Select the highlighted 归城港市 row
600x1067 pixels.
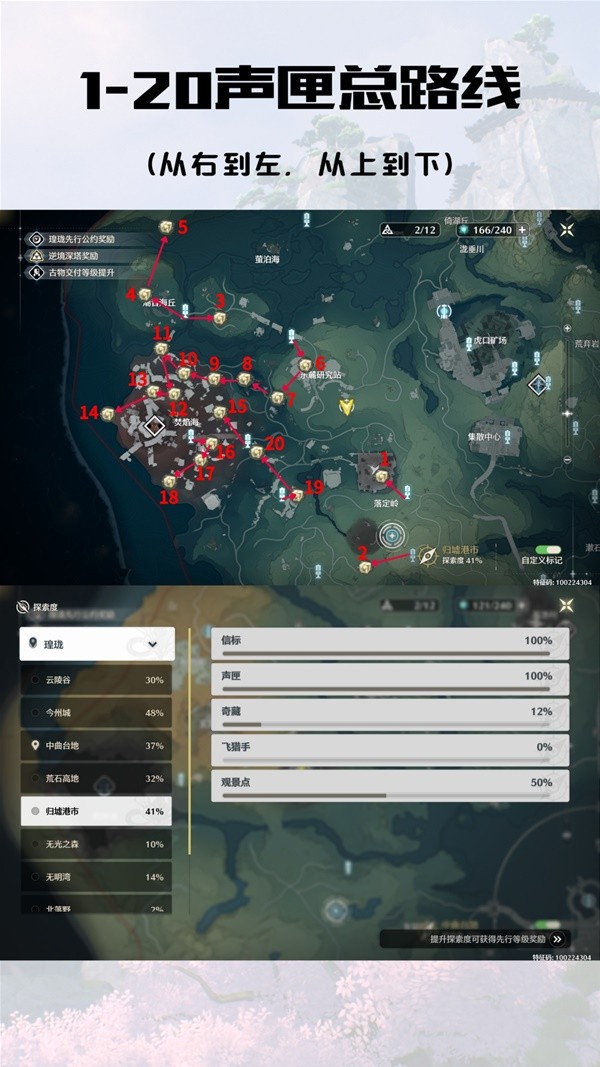click(x=97, y=812)
